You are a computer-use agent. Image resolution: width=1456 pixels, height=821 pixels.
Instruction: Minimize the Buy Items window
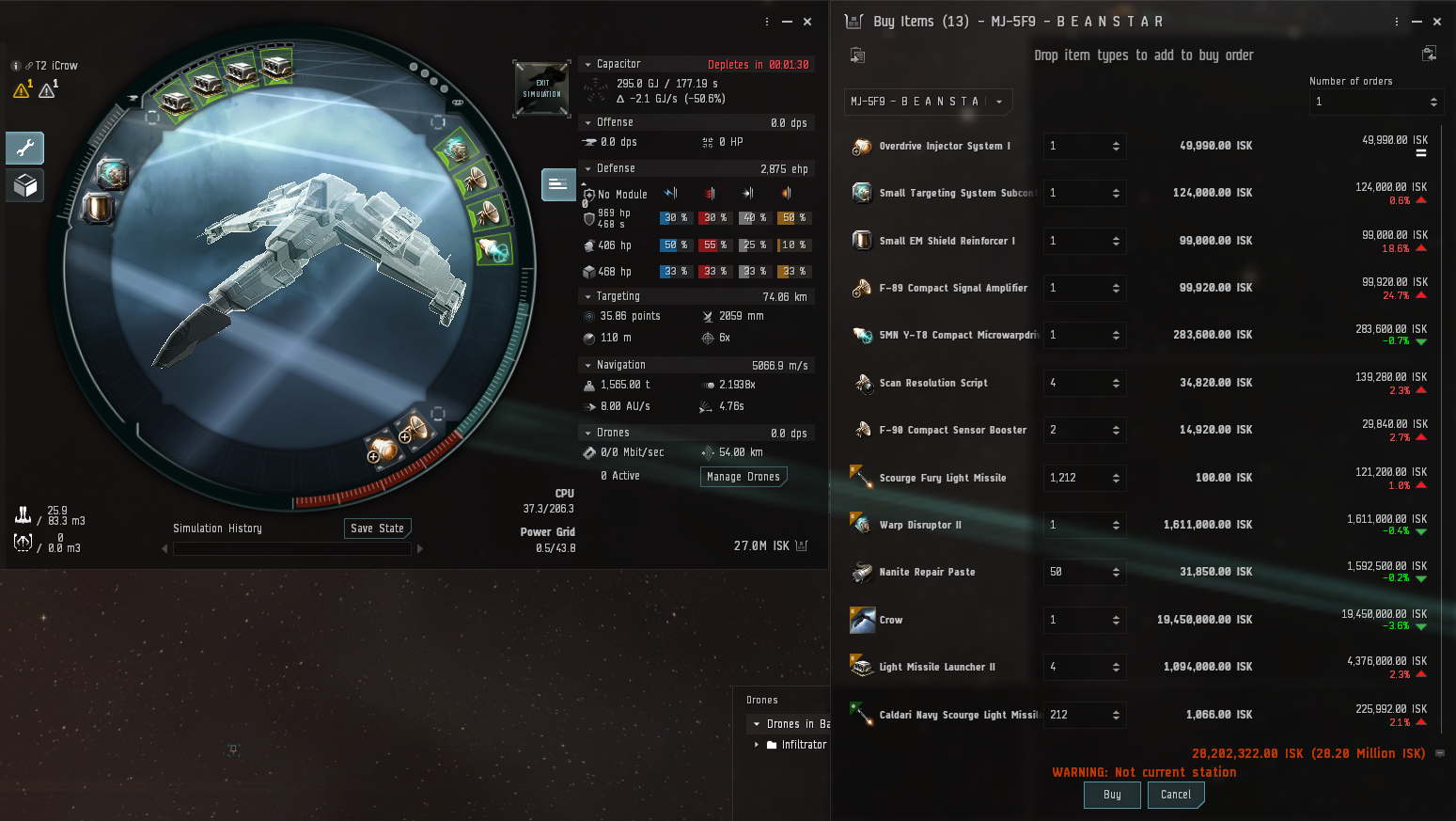(x=1417, y=22)
